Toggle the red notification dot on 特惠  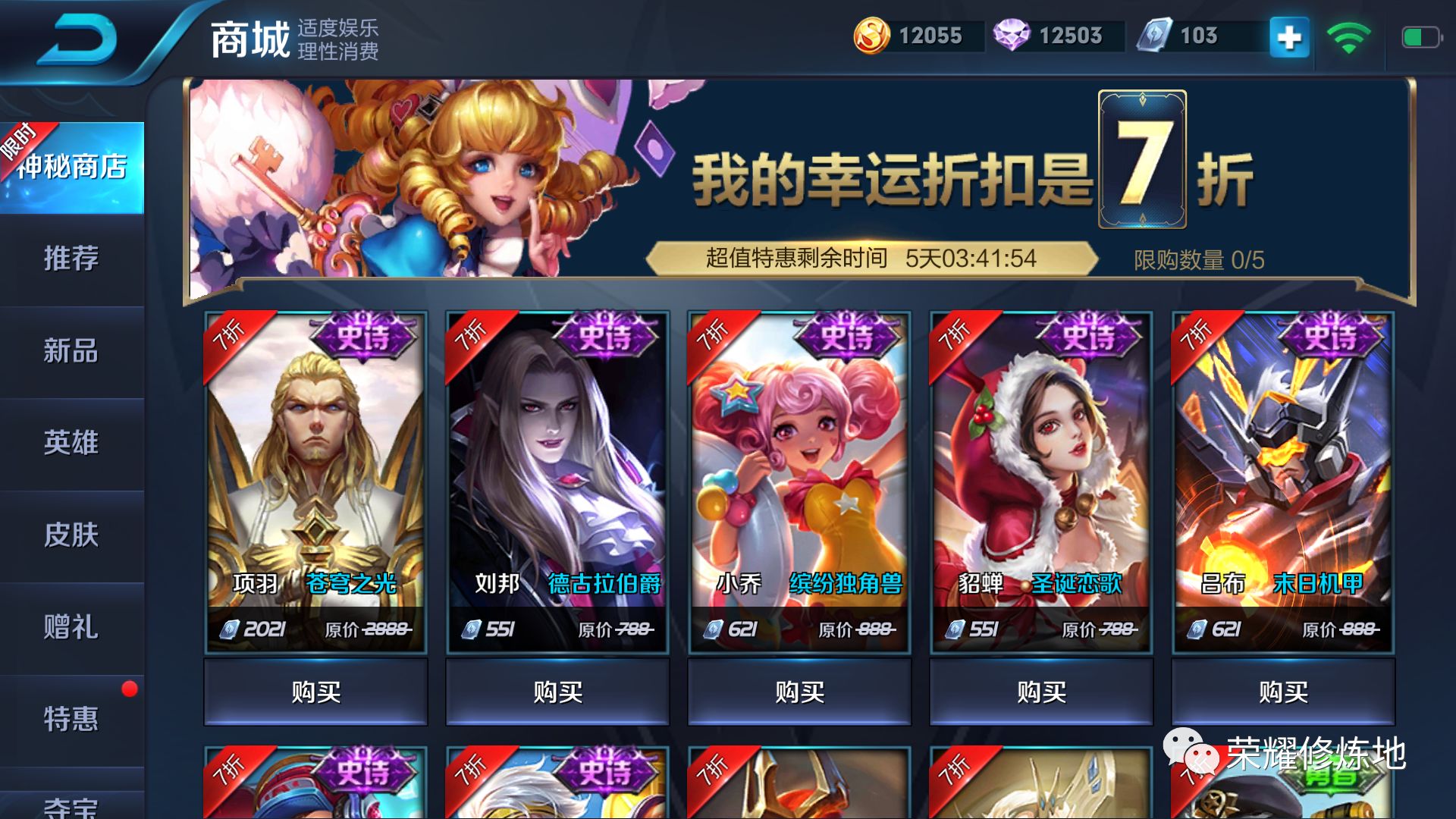point(130,689)
